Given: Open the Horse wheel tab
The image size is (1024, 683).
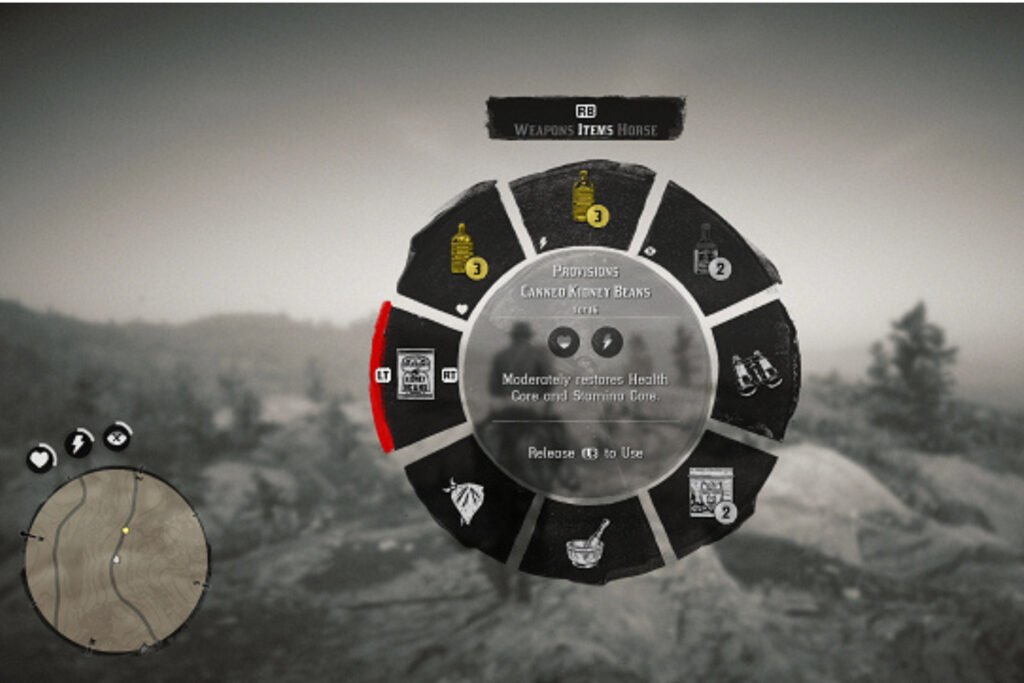Looking at the screenshot, I should (x=637, y=130).
